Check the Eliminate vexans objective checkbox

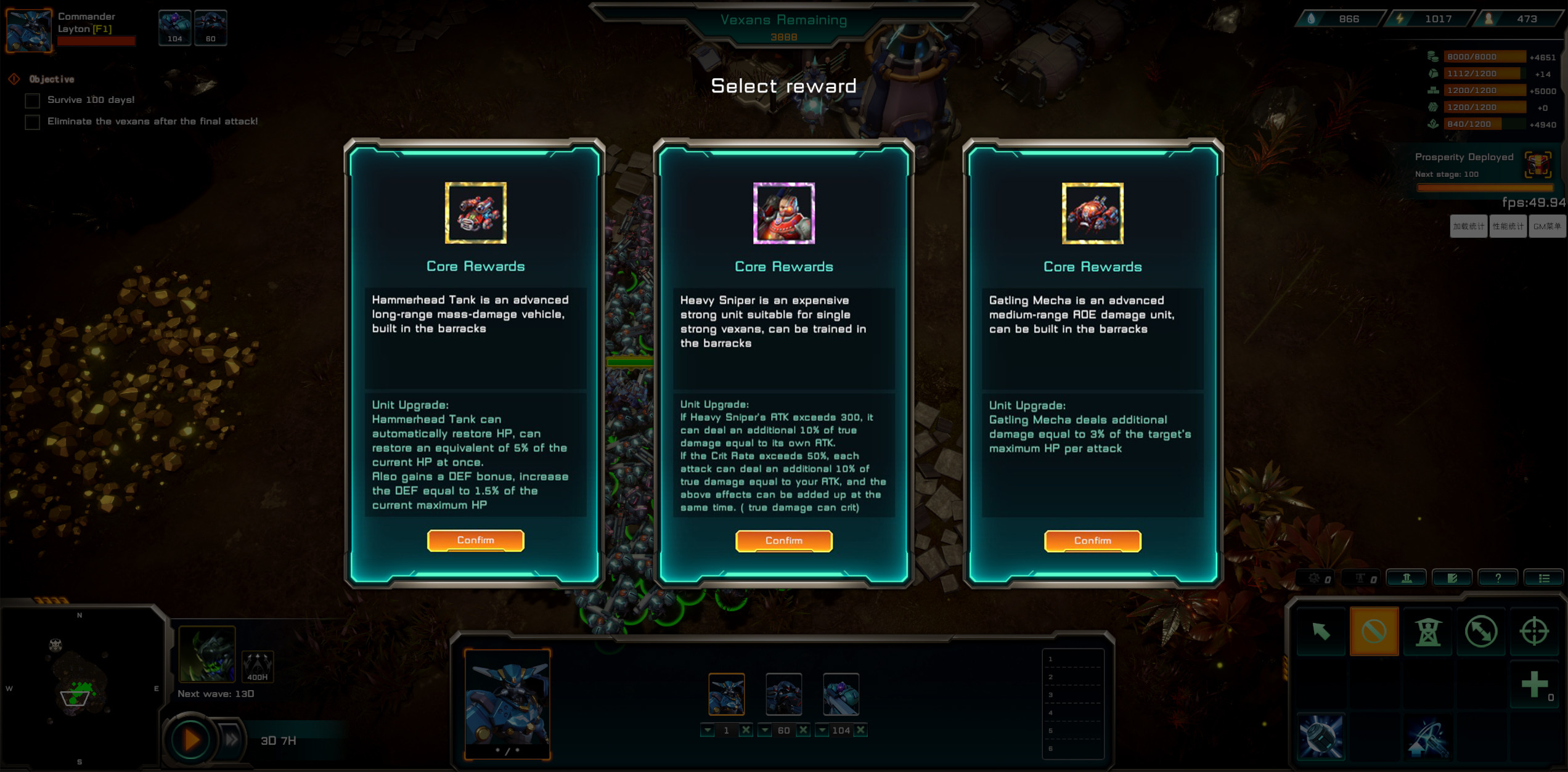(x=31, y=122)
